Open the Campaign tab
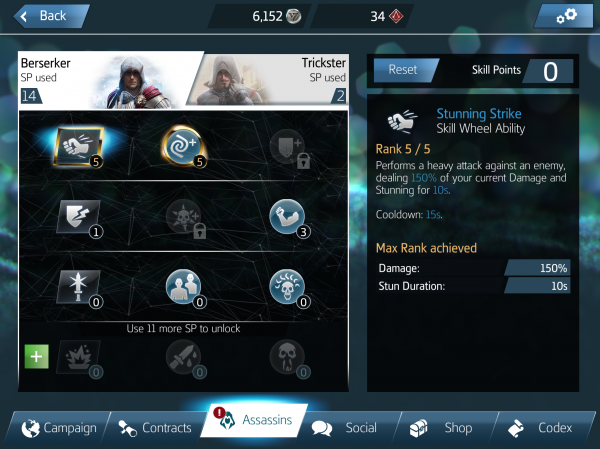Screen dimensions: 600x449 (58, 428)
